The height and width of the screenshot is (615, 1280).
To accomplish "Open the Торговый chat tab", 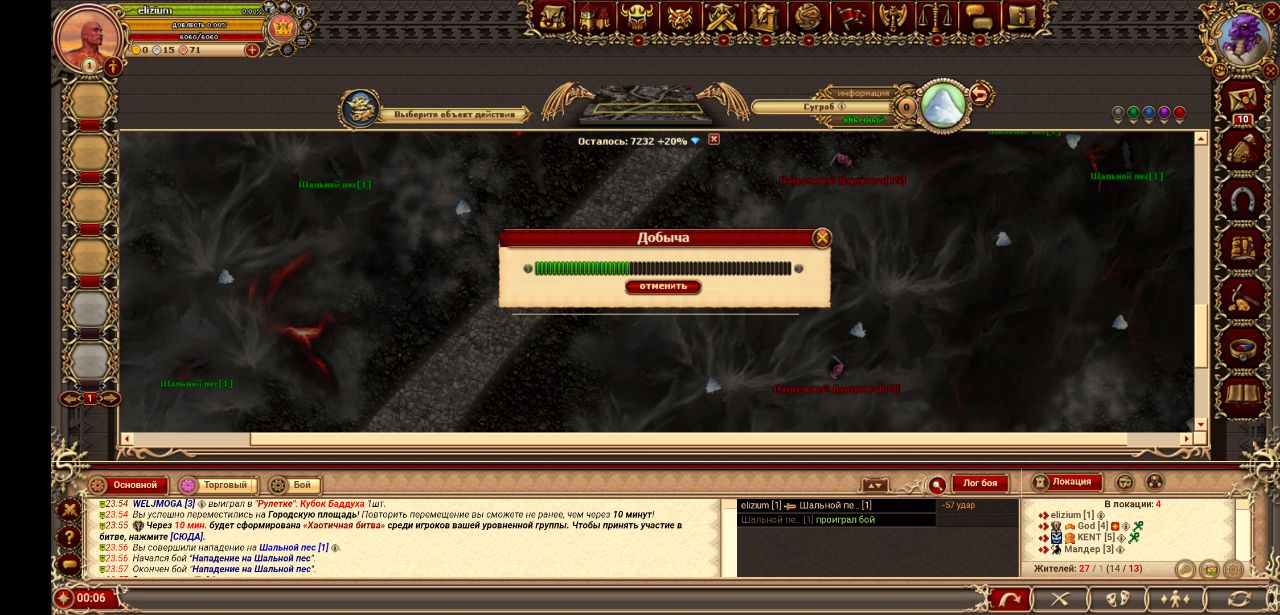I will coord(216,485).
